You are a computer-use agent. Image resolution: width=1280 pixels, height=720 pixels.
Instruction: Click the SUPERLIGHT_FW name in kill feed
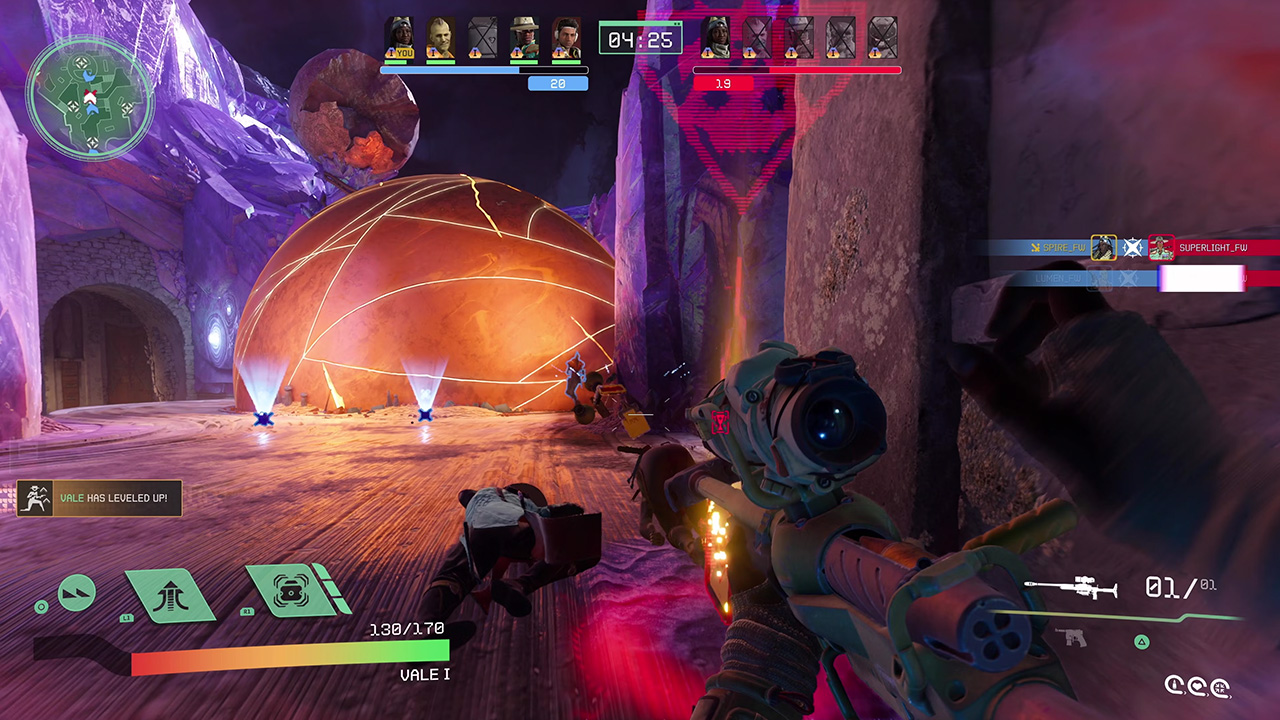click(x=1212, y=247)
